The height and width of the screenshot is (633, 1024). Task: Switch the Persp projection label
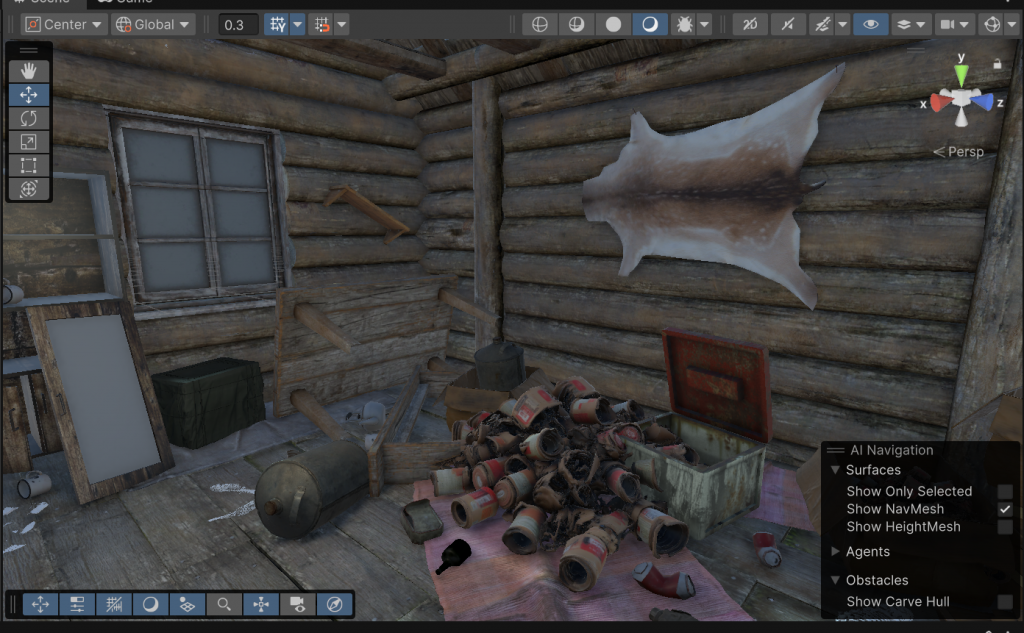pyautogui.click(x=959, y=152)
